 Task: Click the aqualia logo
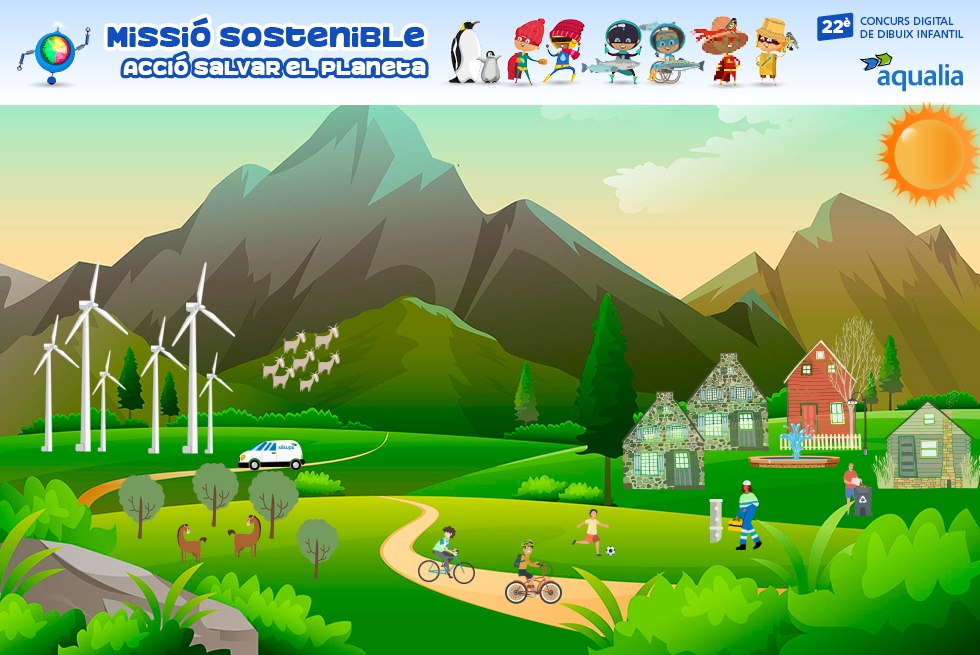click(911, 72)
